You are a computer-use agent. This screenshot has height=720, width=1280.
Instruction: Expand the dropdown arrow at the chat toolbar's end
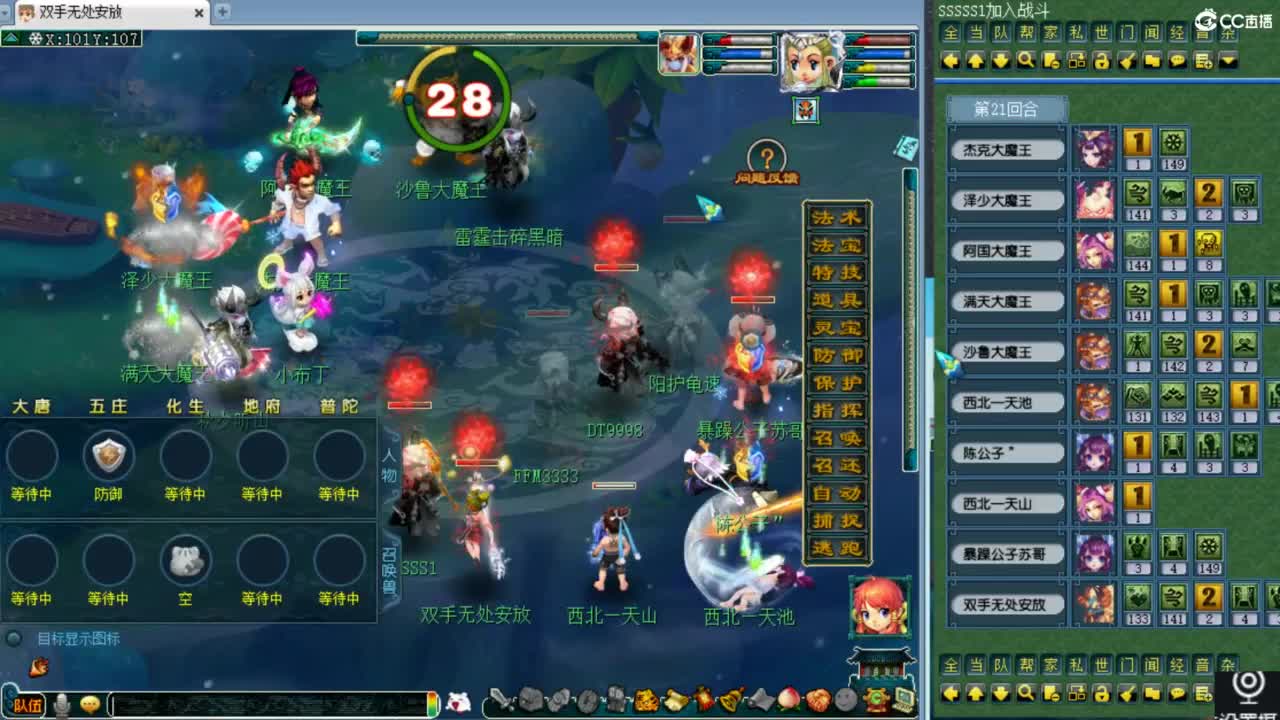coord(1228,62)
